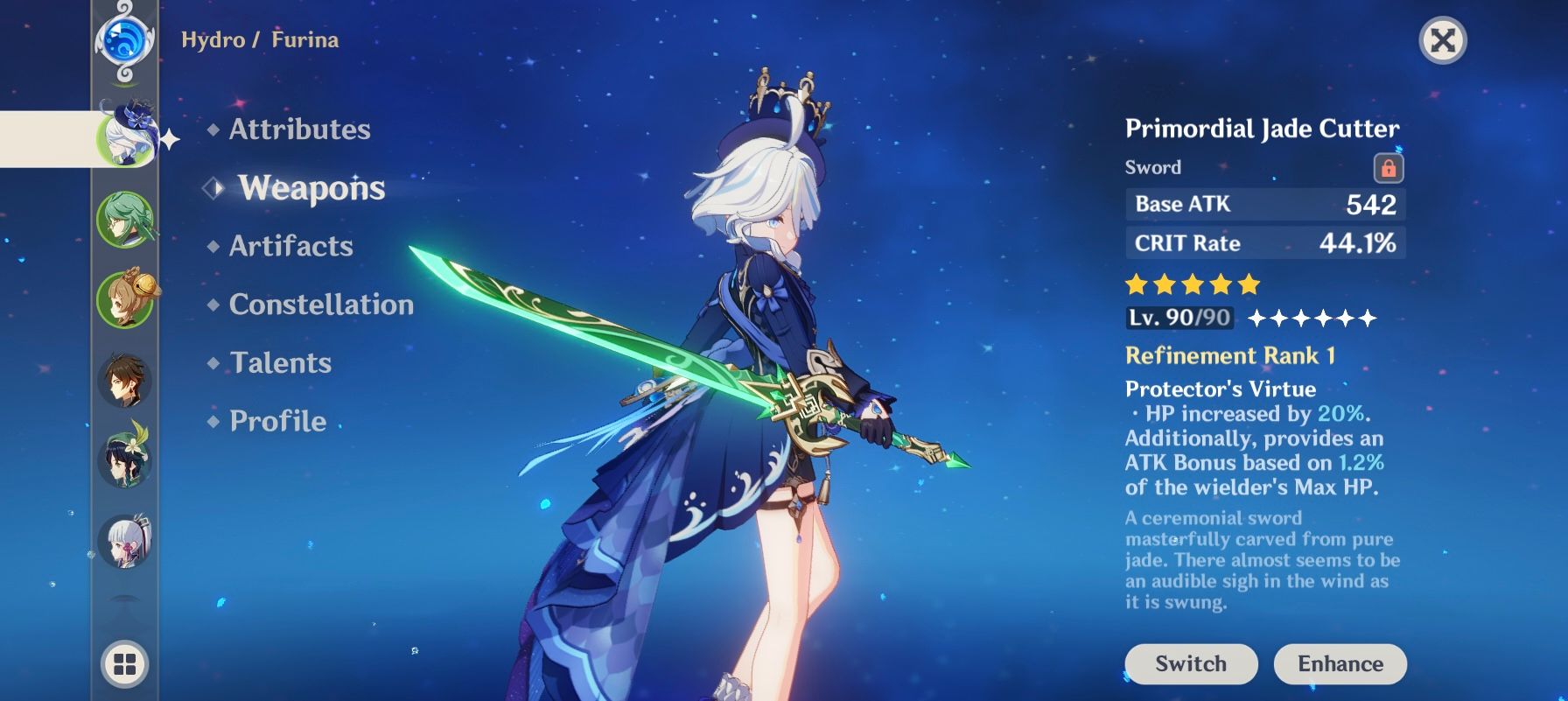Viewport: 1568px width, 701px height.
Task: Open the Constellation section
Action: click(320, 304)
